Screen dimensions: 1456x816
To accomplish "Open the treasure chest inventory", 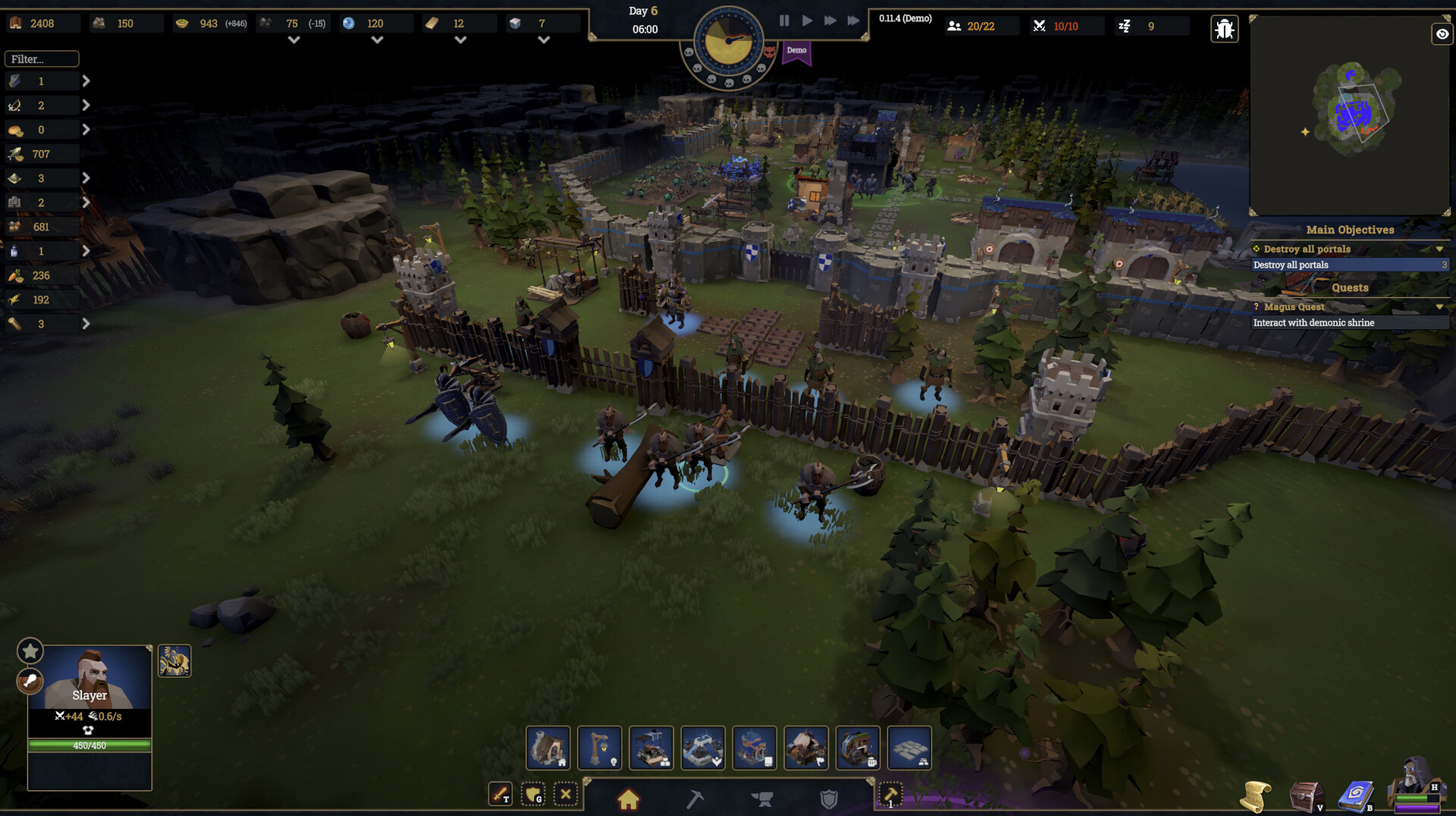I will [x=1305, y=797].
